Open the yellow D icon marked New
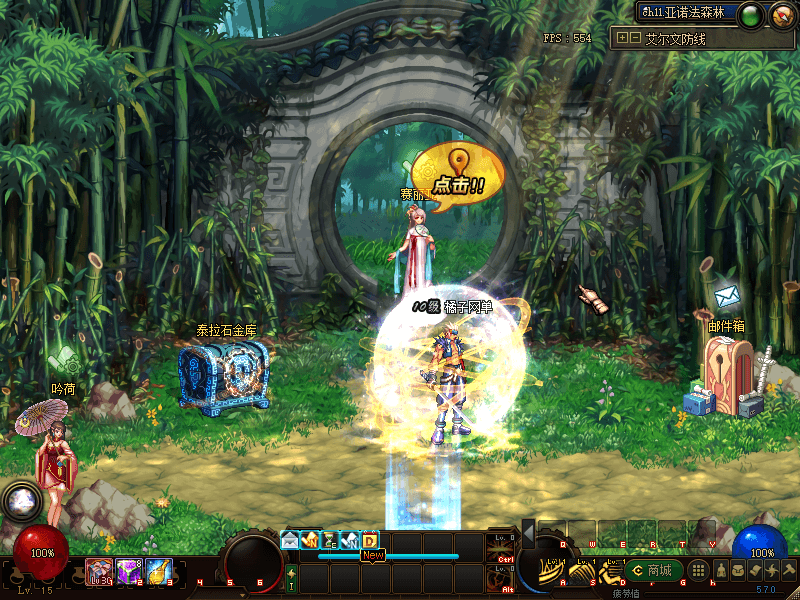 (370, 540)
